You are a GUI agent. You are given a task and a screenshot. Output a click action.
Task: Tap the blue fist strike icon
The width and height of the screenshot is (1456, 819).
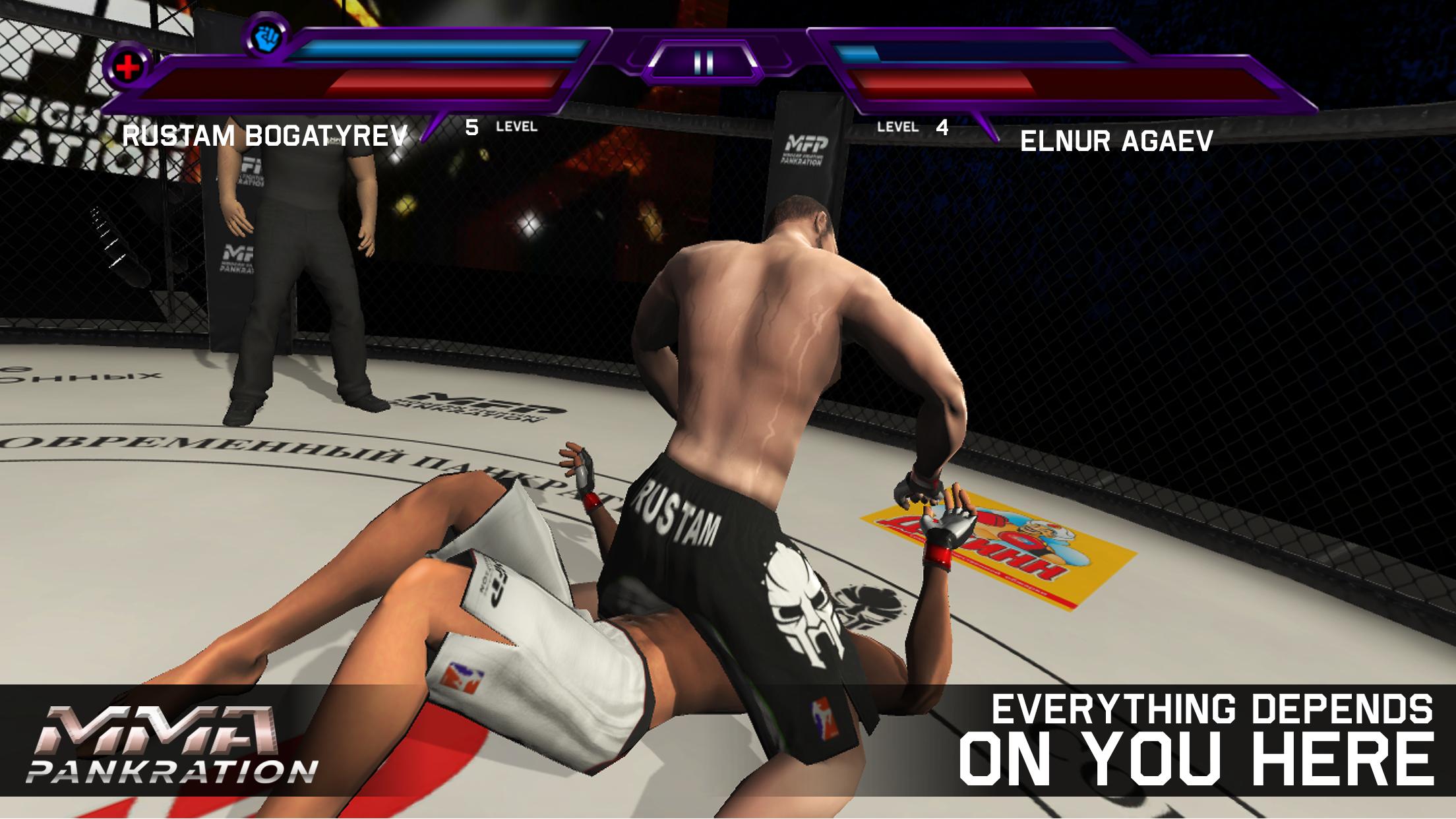click(x=267, y=38)
